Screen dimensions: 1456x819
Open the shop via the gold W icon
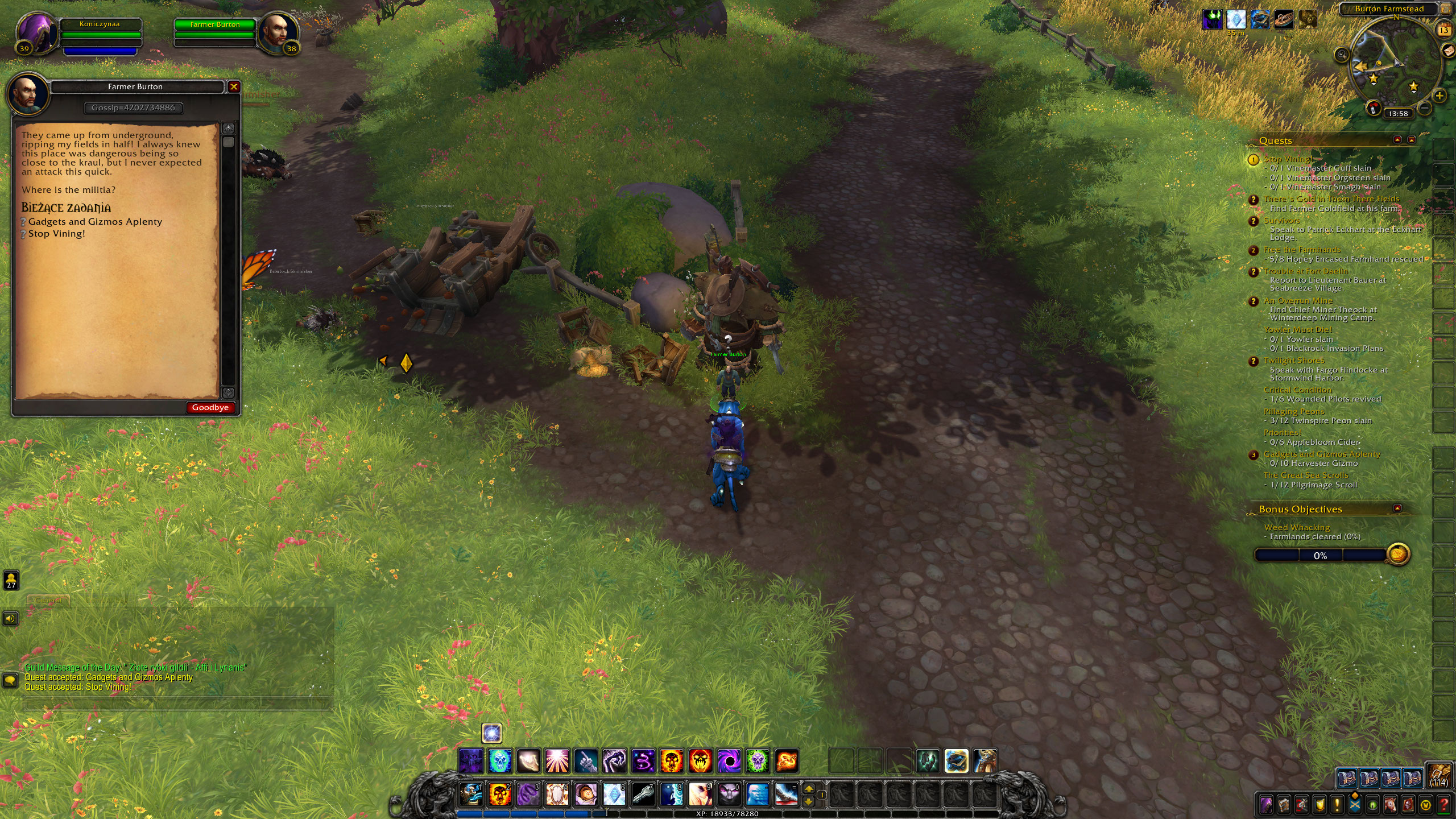coord(1426,803)
